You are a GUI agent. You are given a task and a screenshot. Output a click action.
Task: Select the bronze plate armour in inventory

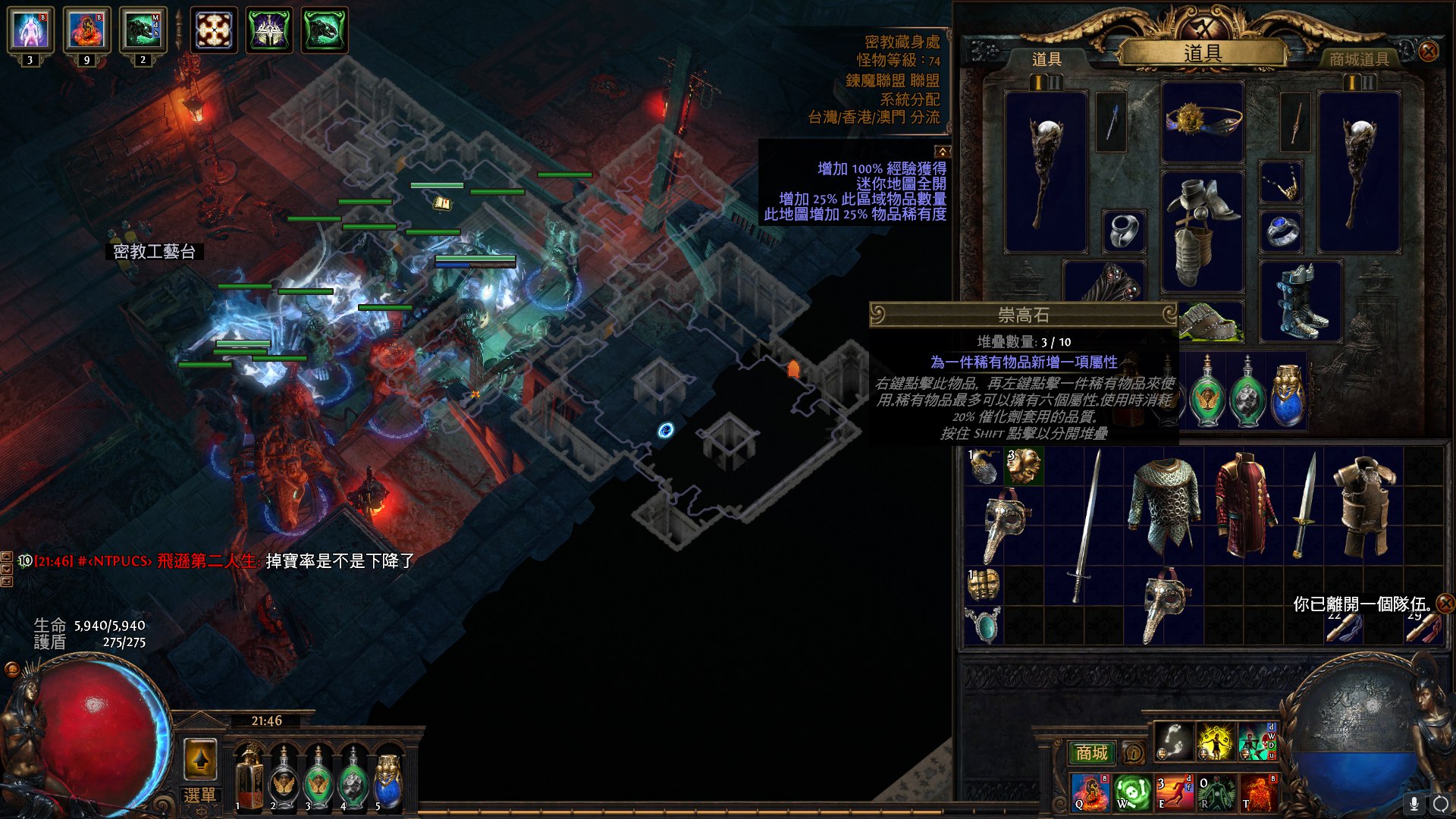(x=1363, y=504)
